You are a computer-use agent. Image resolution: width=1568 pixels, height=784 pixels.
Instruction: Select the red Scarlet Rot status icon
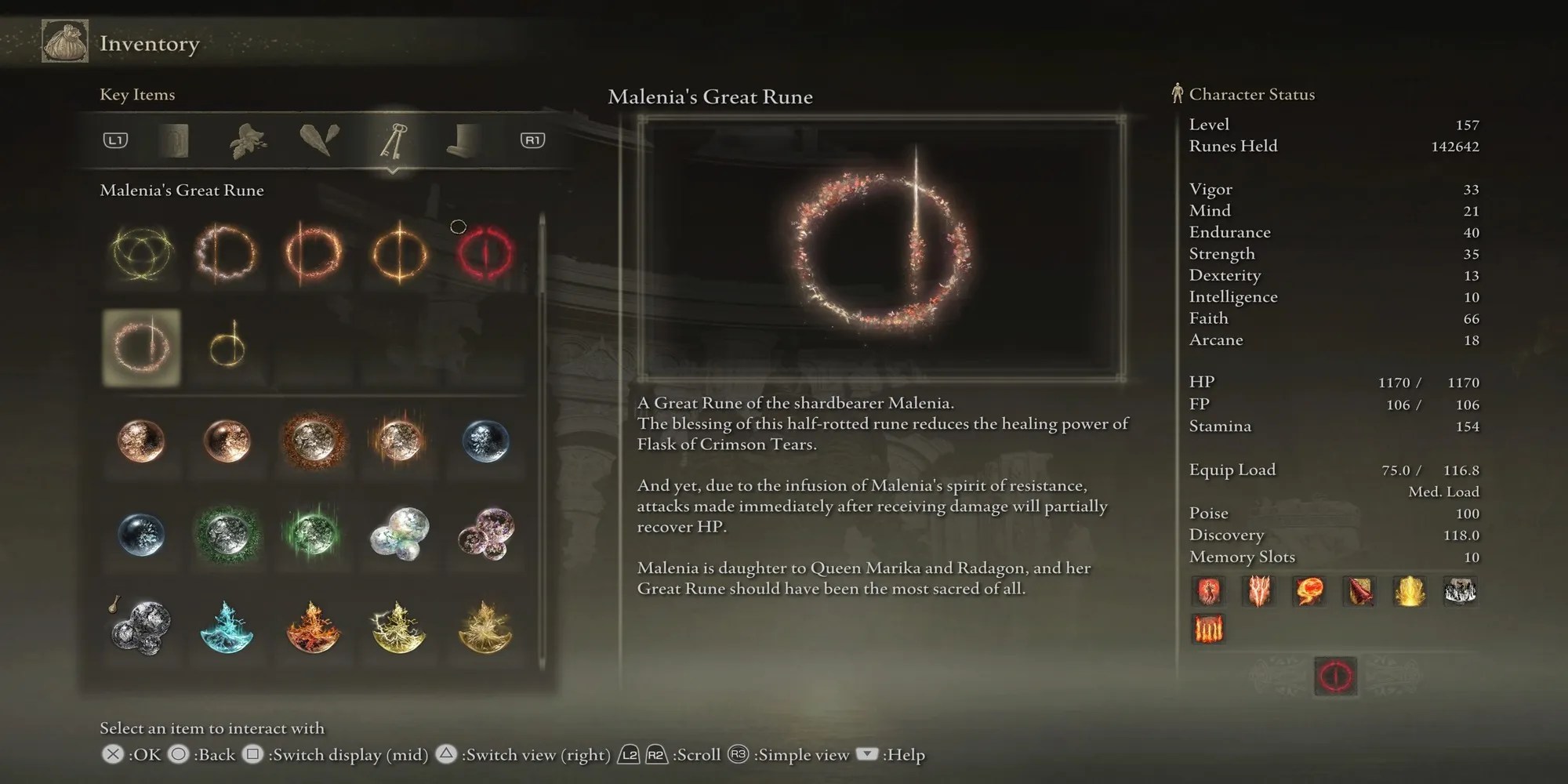coord(1208,592)
